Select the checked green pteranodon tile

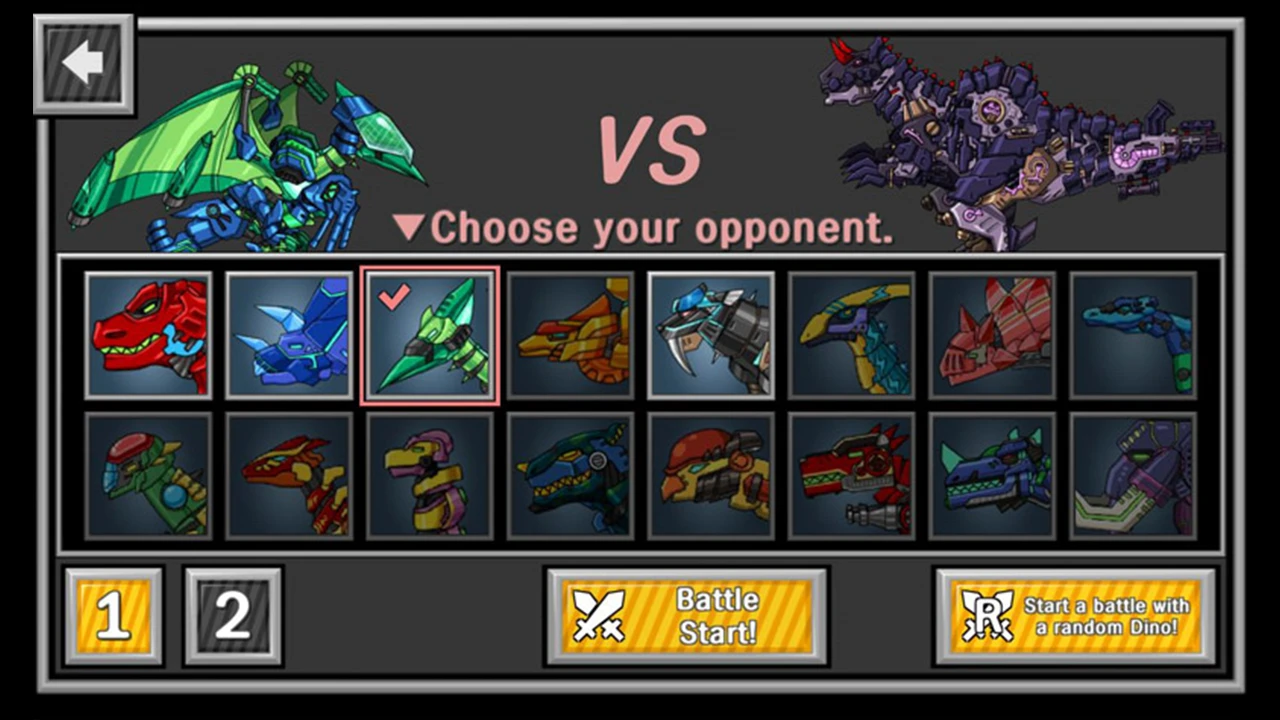[429, 335]
